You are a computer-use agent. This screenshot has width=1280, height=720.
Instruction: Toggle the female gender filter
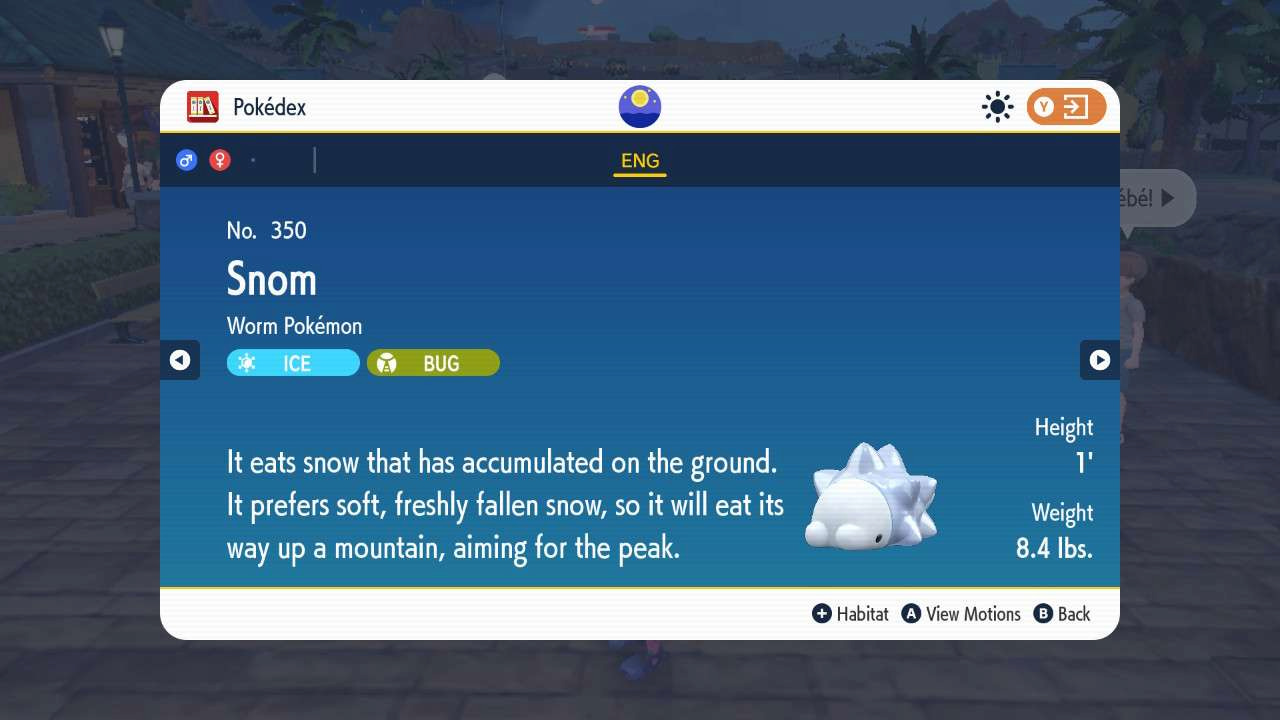pos(220,159)
